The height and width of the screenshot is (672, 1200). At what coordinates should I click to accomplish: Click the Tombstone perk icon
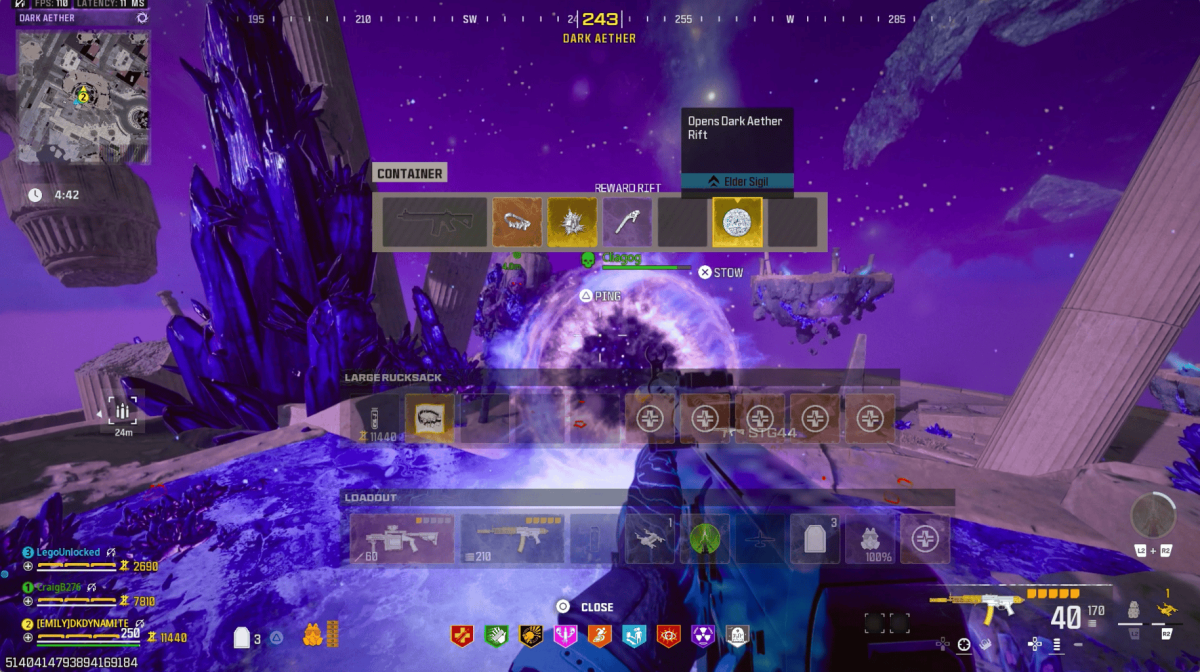tap(738, 635)
